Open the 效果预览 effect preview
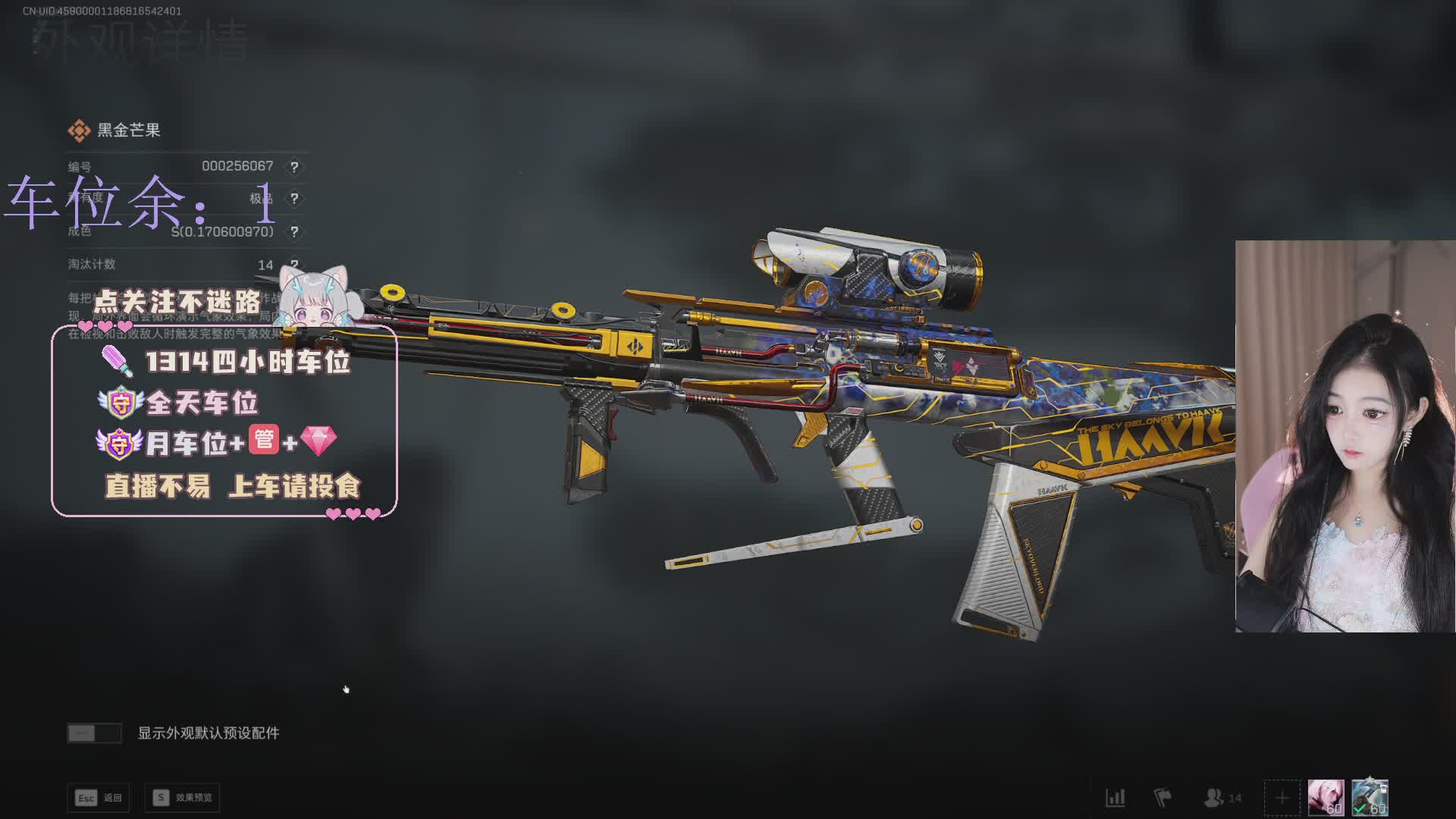The width and height of the screenshot is (1456, 819). coord(183,798)
